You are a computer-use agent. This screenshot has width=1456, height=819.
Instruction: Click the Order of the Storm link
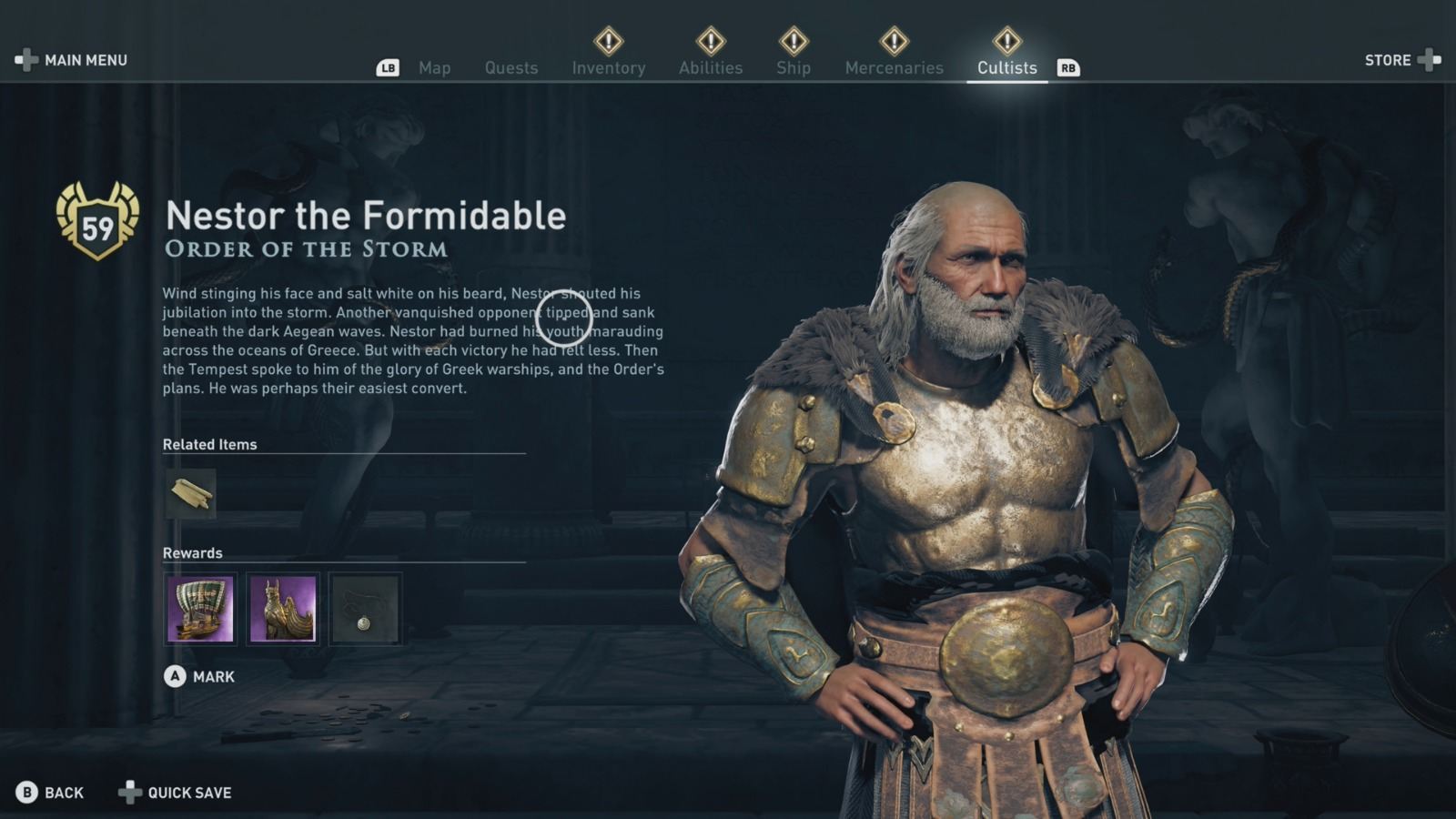(x=305, y=248)
